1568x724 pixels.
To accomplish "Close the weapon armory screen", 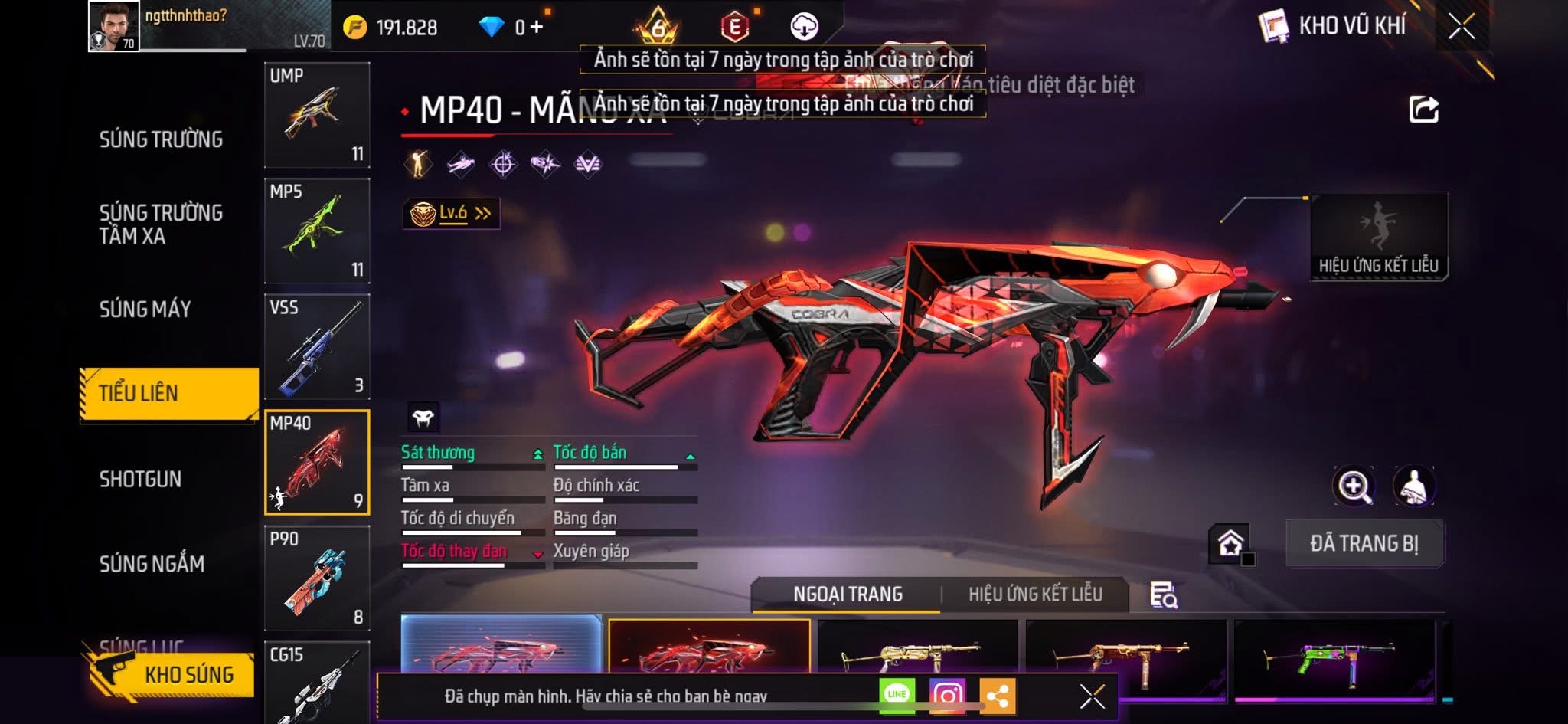I will click(1461, 27).
